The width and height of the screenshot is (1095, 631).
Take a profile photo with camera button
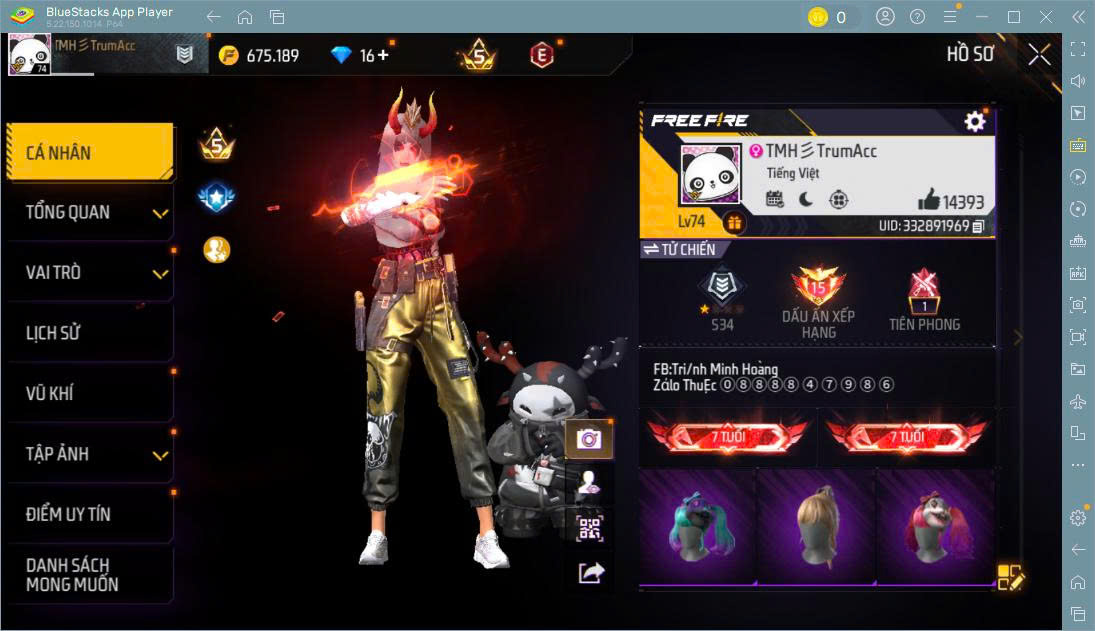pyautogui.click(x=589, y=438)
